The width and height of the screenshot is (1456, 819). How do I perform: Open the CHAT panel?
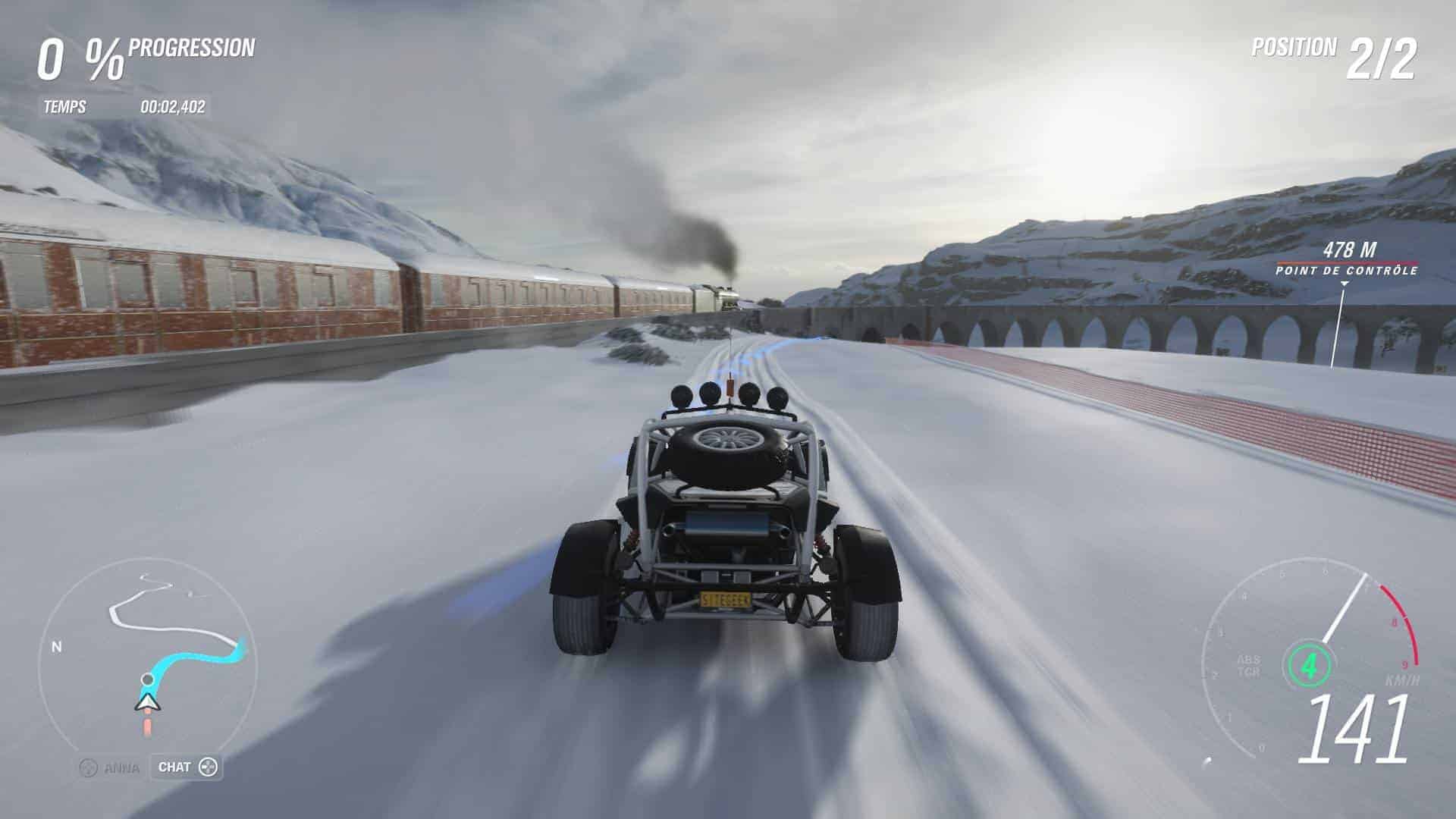[187, 767]
